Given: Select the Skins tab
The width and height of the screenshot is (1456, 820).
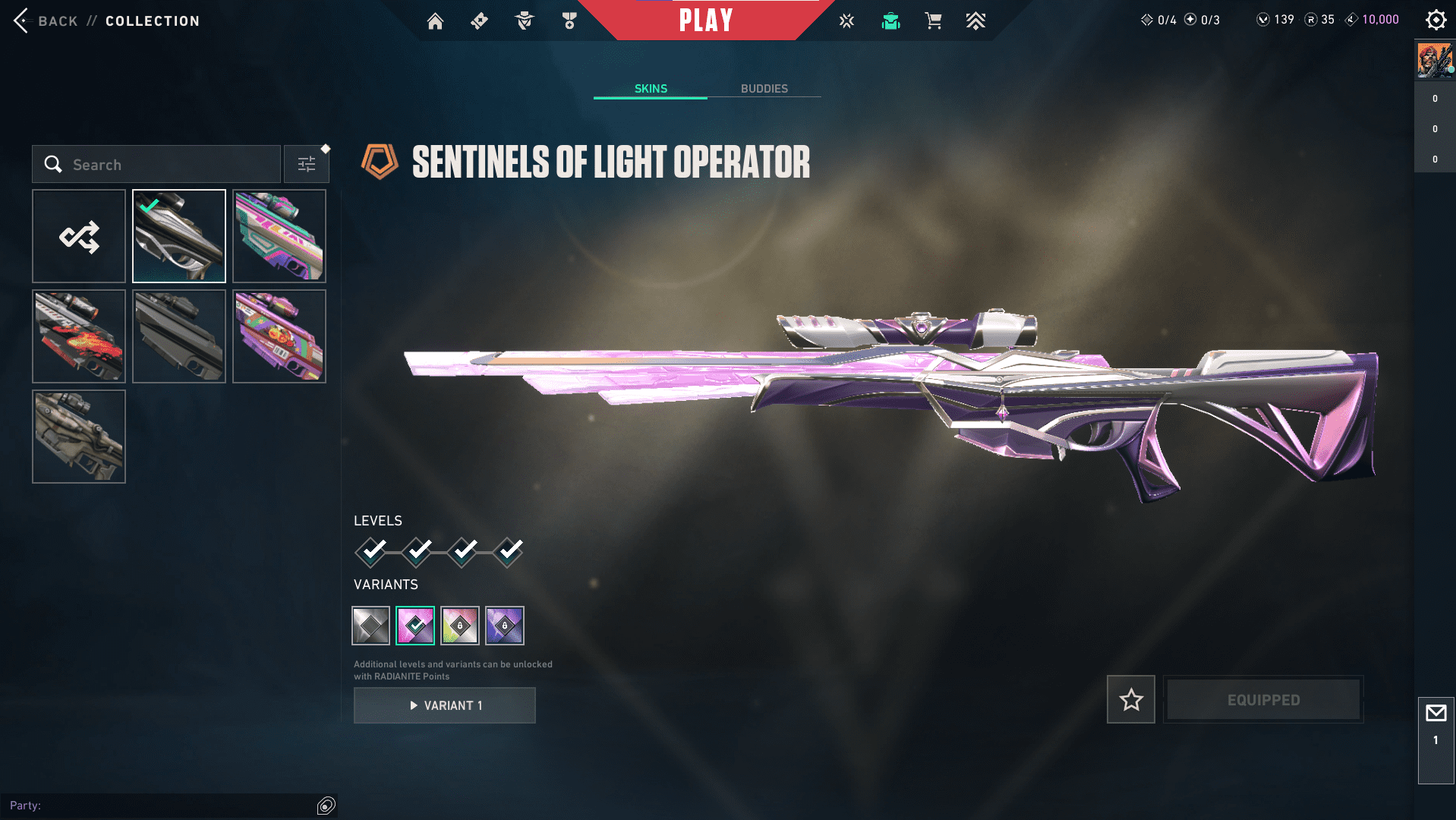Looking at the screenshot, I should point(651,88).
